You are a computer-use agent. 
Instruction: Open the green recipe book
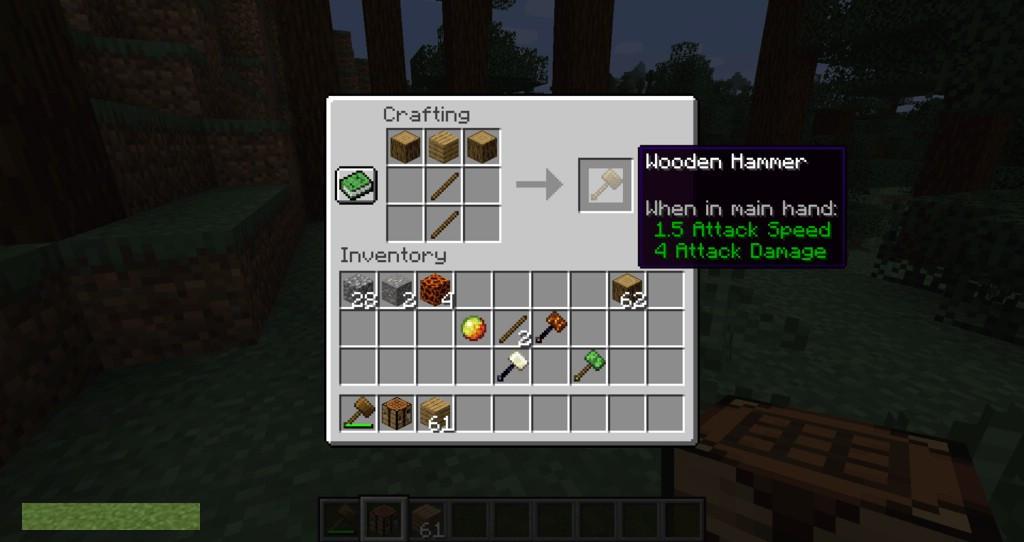pyautogui.click(x=357, y=185)
